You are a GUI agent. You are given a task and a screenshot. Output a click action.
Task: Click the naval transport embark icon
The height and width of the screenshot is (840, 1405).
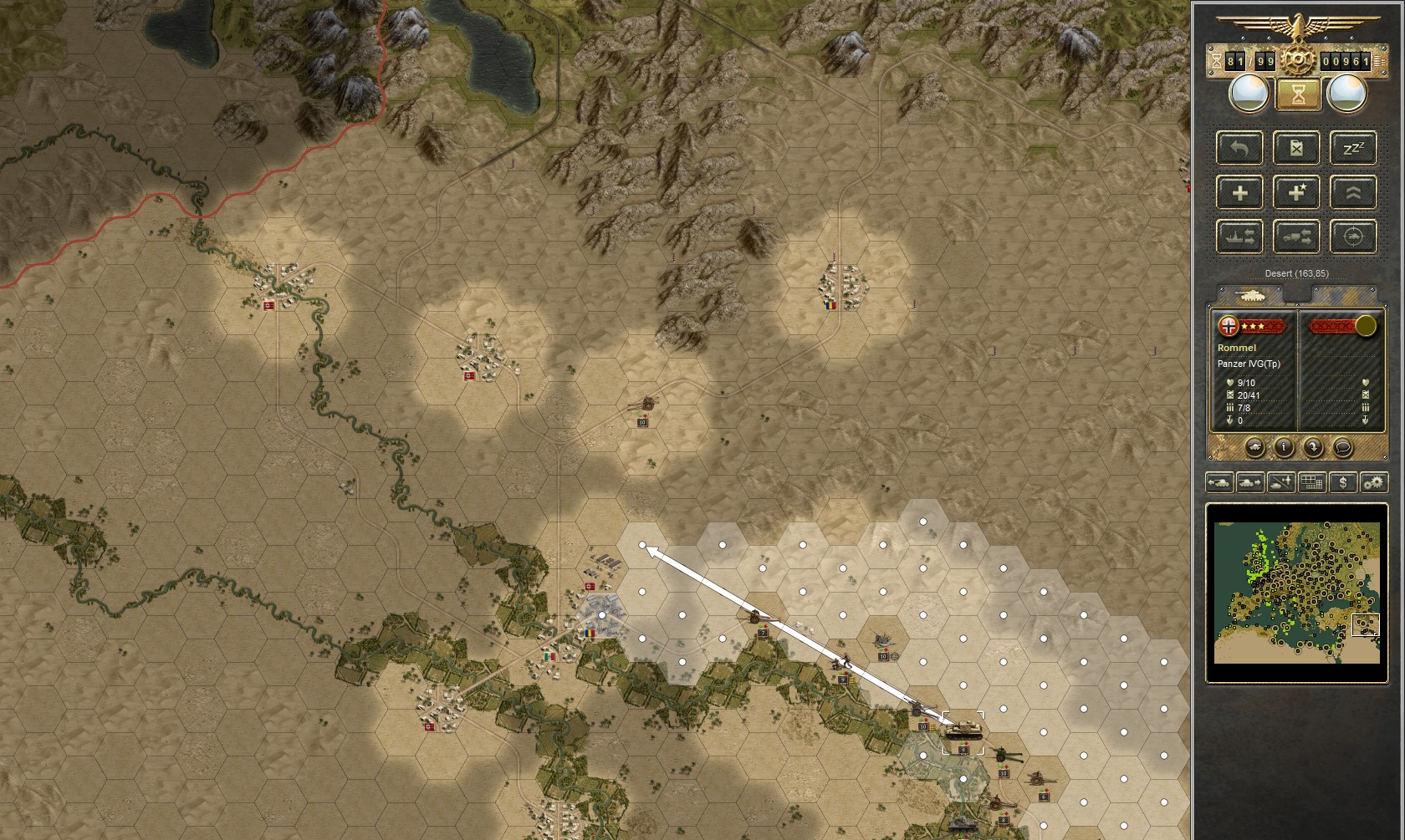point(1239,237)
